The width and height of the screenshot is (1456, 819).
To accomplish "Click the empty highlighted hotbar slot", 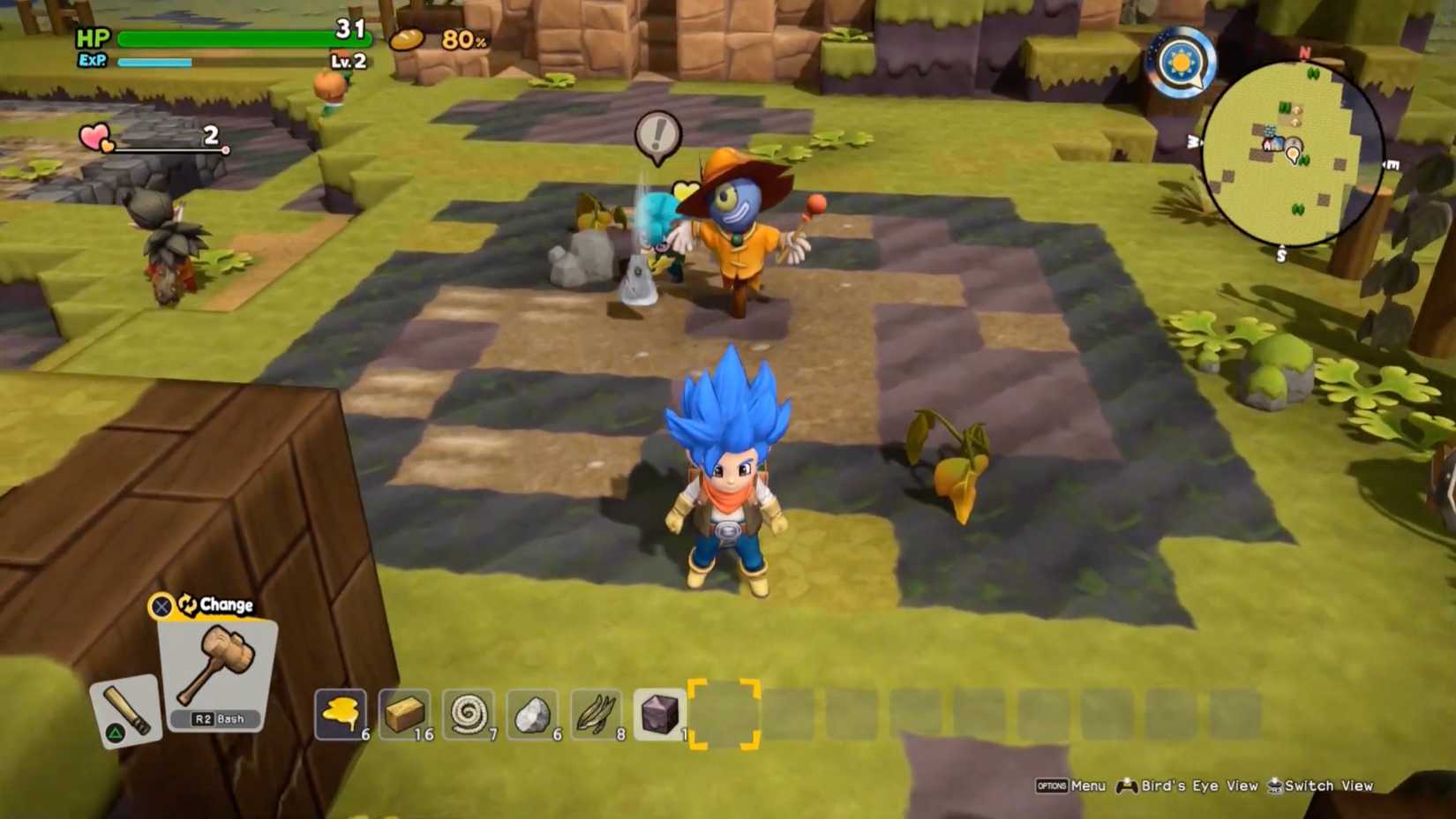I will tap(724, 713).
